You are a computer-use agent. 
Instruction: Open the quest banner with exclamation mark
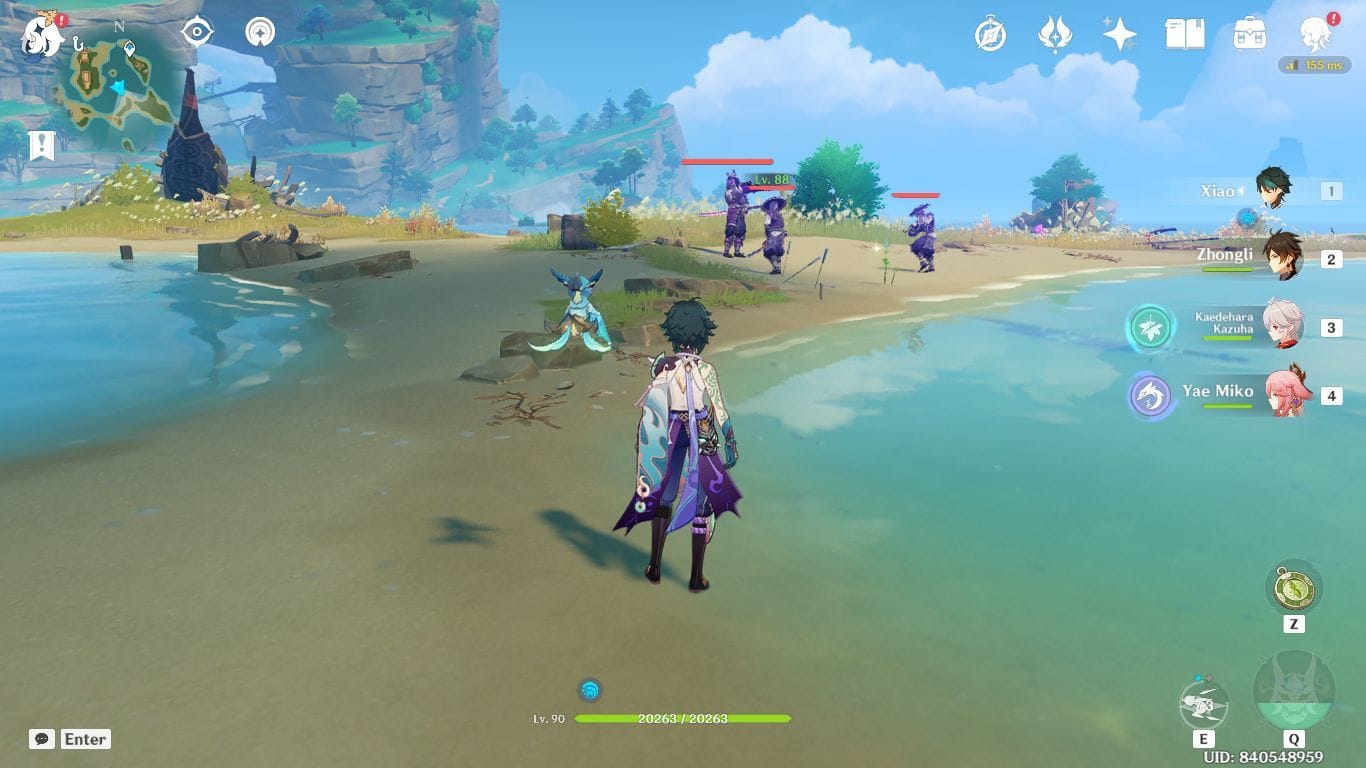[x=41, y=146]
